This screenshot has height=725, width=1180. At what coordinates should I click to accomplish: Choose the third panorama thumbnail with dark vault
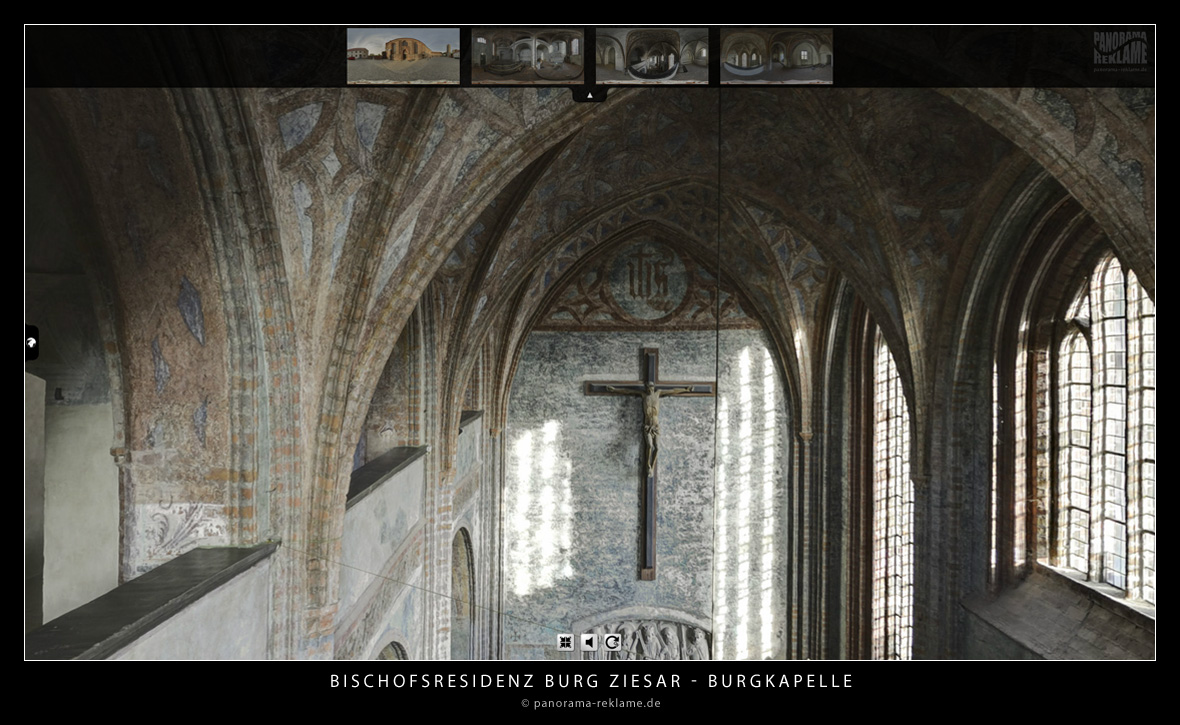(652, 56)
